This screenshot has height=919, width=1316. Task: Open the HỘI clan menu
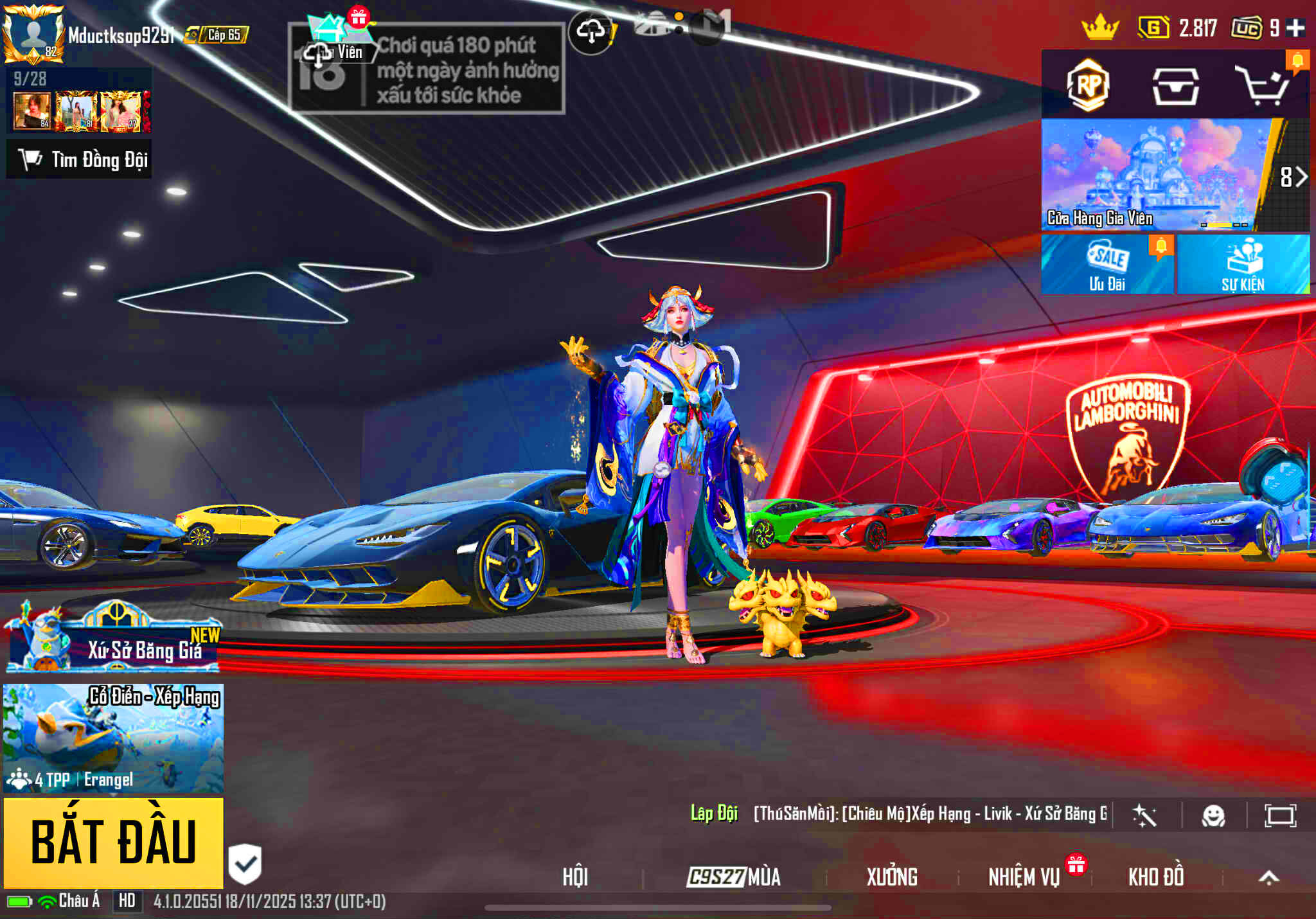574,877
